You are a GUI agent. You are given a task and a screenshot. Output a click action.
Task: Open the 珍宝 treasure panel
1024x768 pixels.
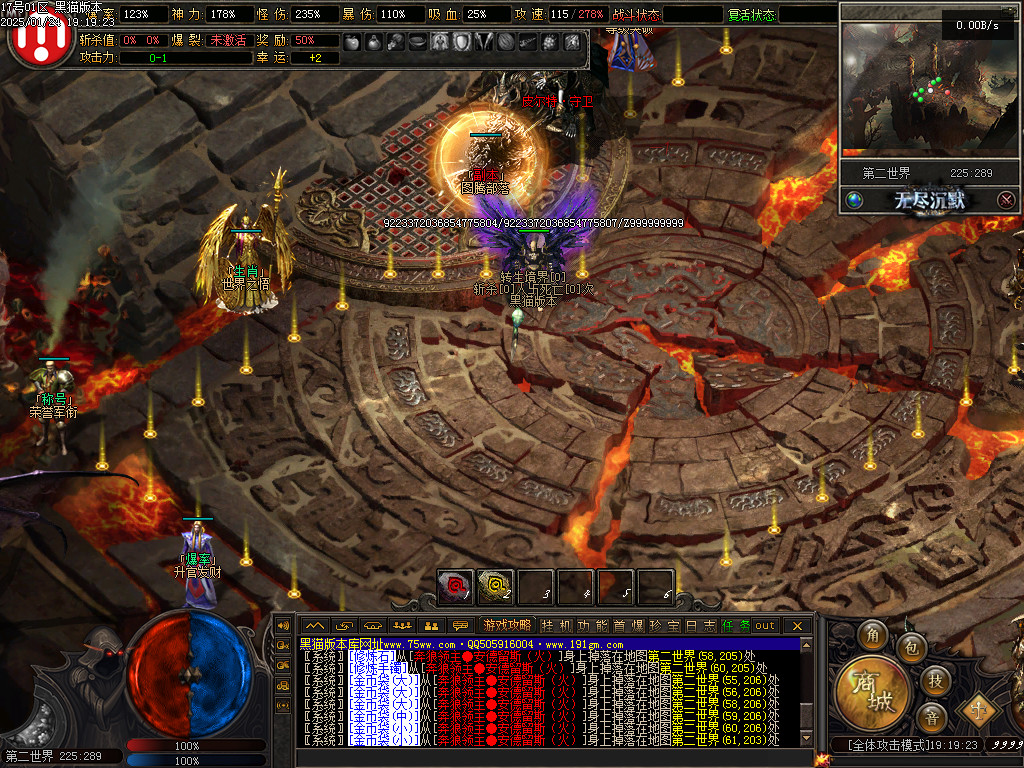point(663,625)
